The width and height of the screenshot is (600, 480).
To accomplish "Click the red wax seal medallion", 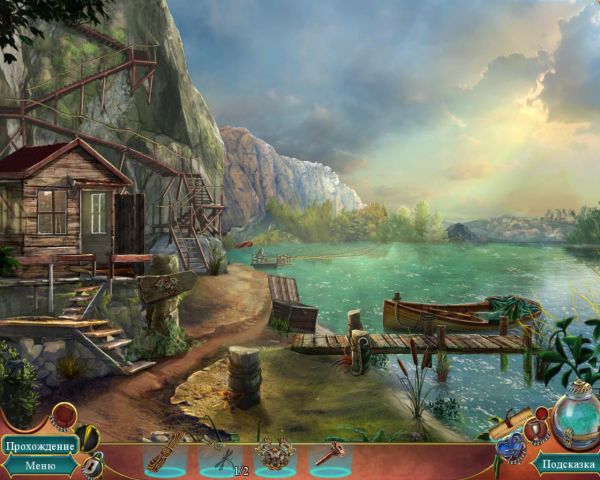I will pos(64,414).
